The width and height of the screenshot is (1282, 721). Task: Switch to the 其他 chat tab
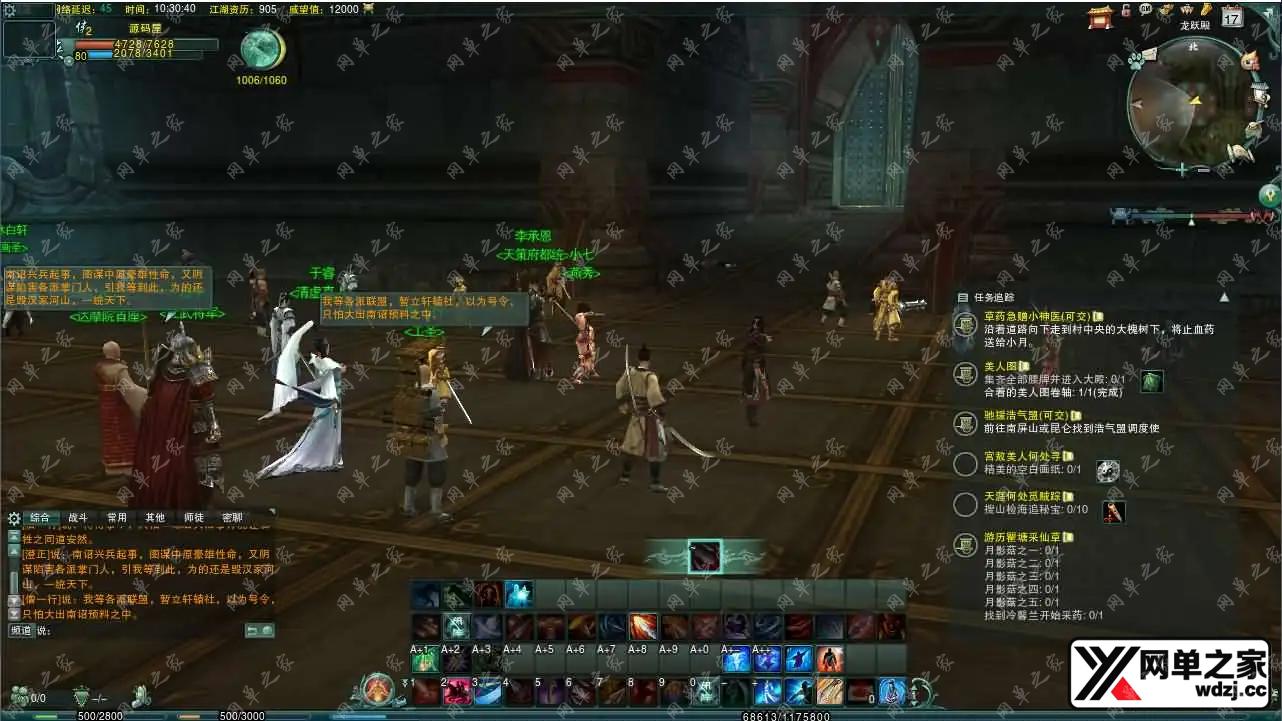[x=155, y=518]
